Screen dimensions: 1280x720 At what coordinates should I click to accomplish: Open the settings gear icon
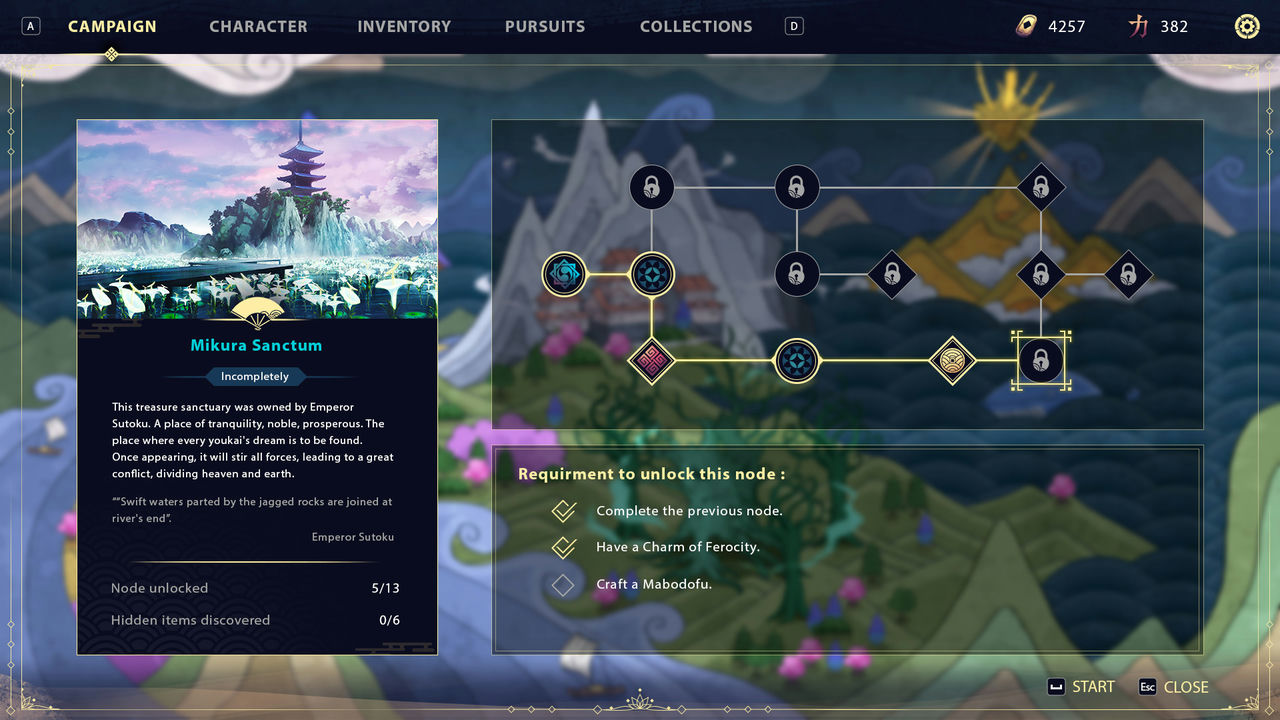[1246, 26]
